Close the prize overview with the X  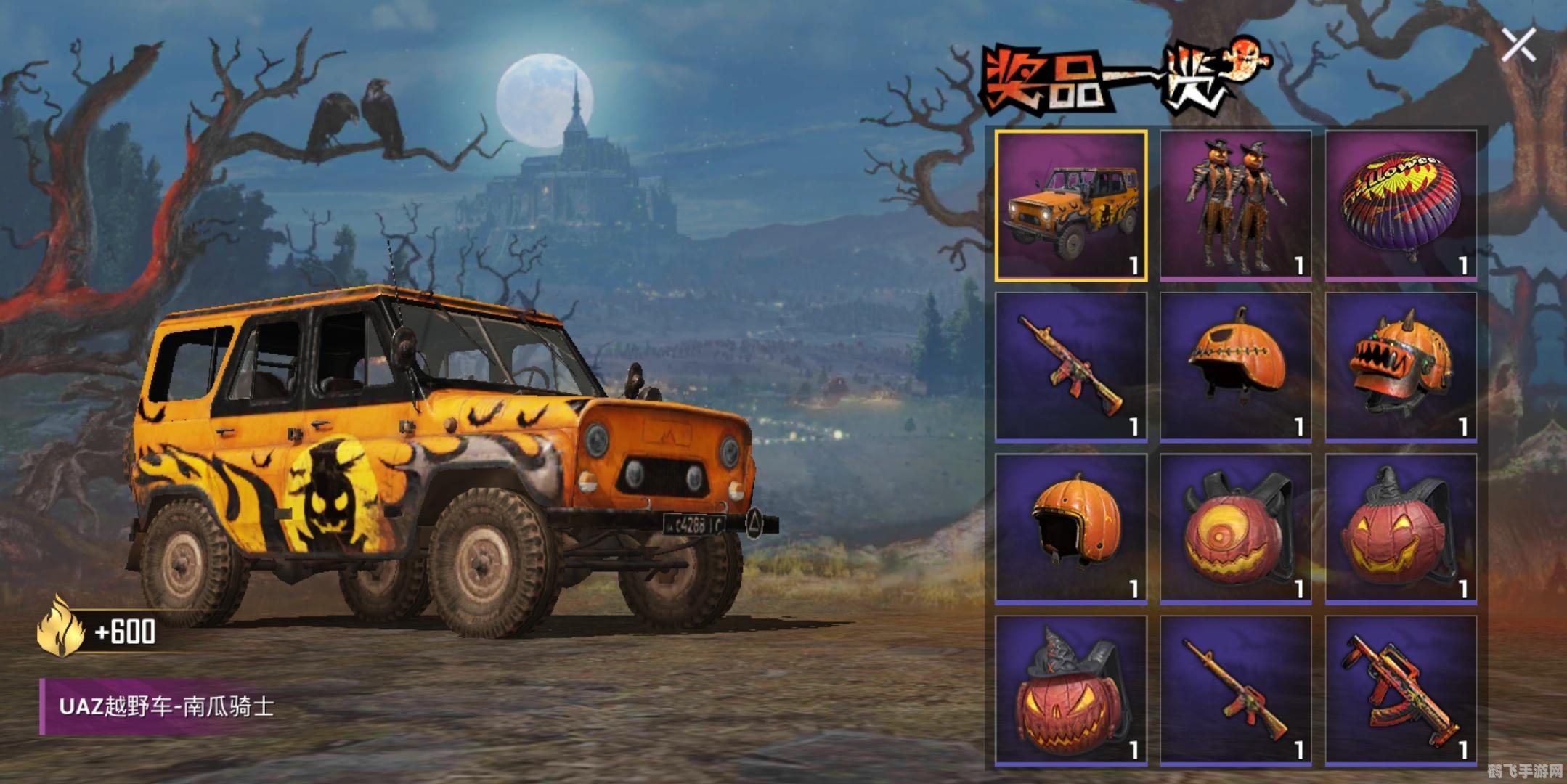[1518, 46]
